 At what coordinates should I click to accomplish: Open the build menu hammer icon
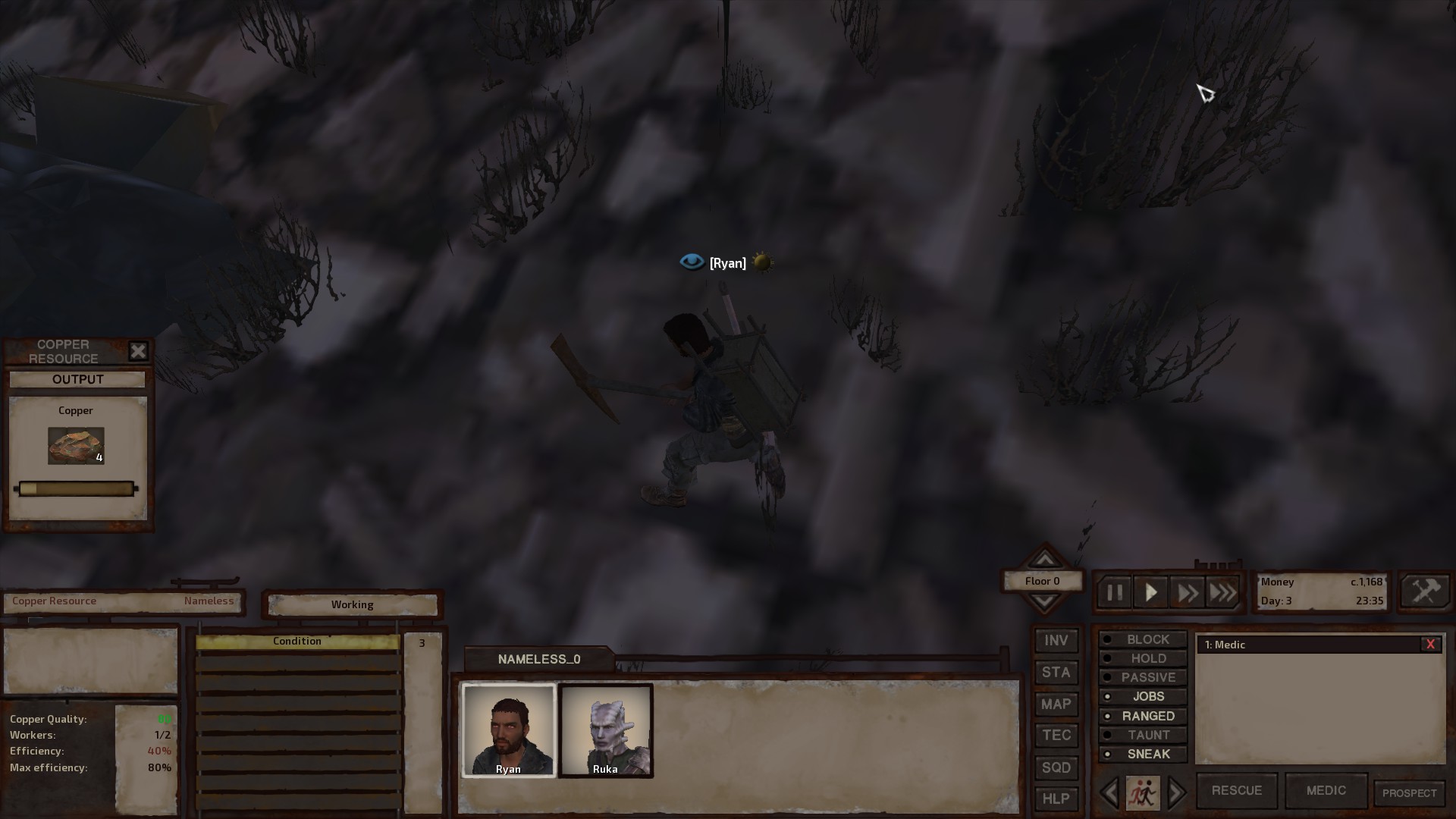point(1424,591)
